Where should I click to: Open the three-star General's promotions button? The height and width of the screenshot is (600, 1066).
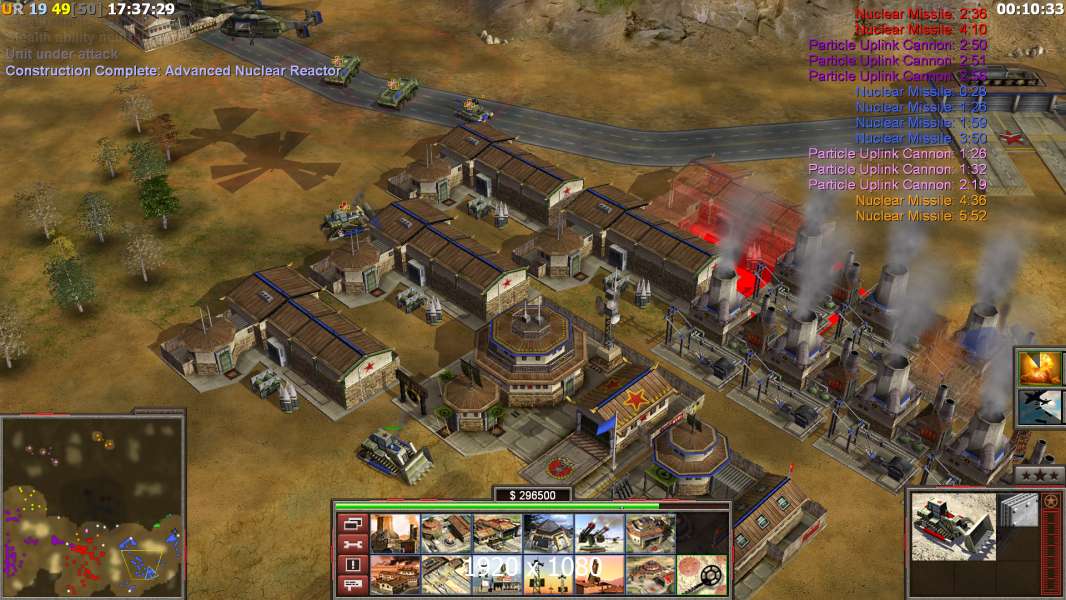click(1039, 474)
